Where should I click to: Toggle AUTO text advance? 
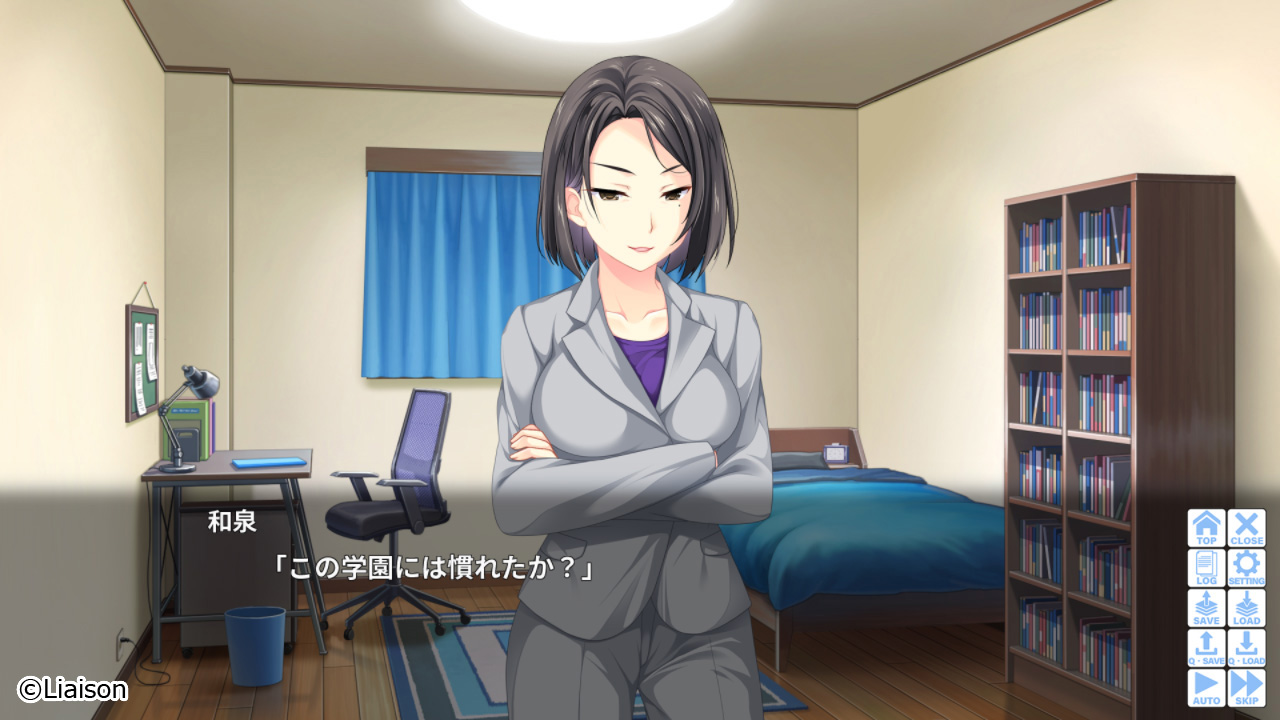pyautogui.click(x=1206, y=688)
